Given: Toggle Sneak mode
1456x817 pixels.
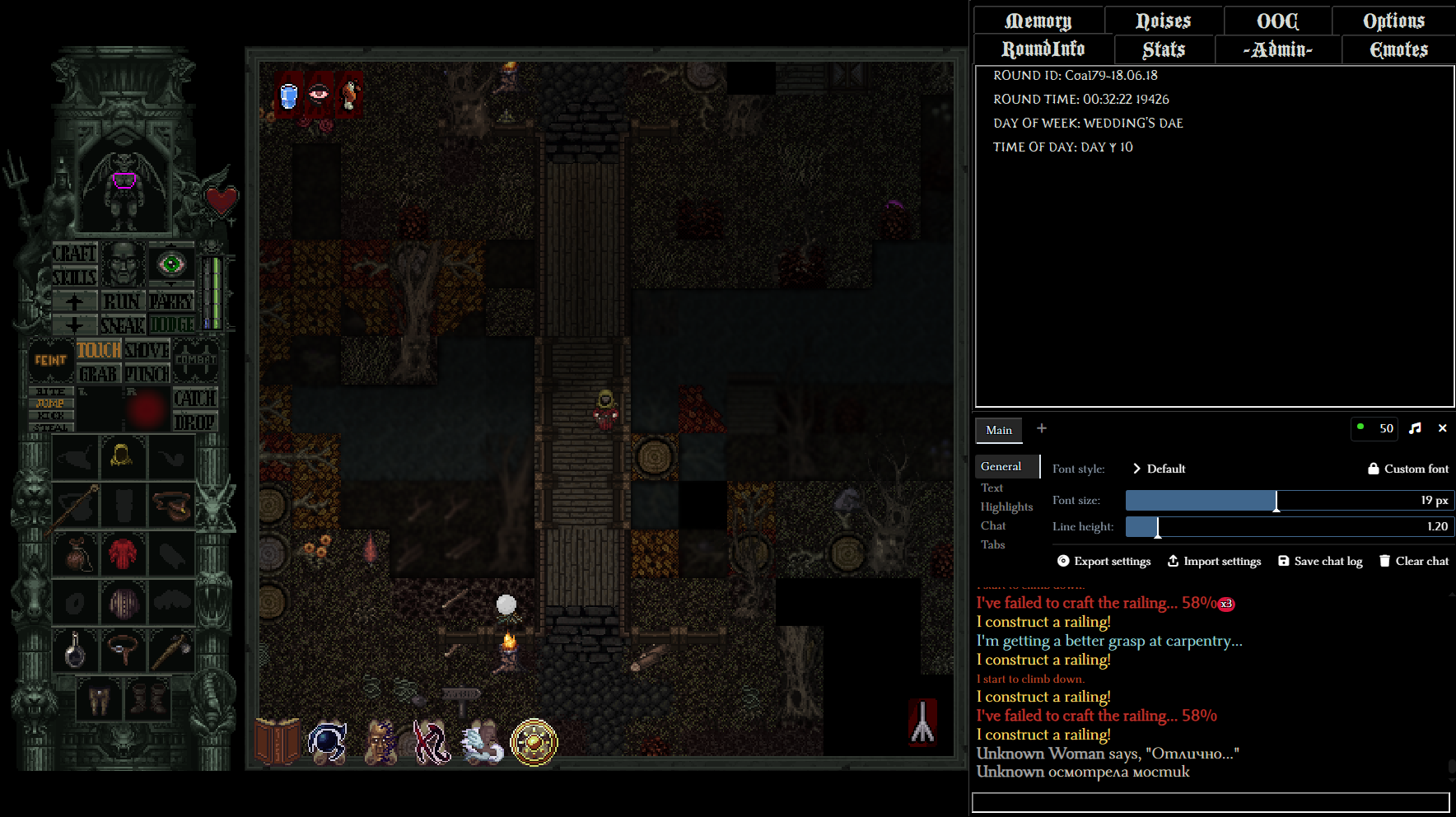Looking at the screenshot, I should [x=122, y=325].
